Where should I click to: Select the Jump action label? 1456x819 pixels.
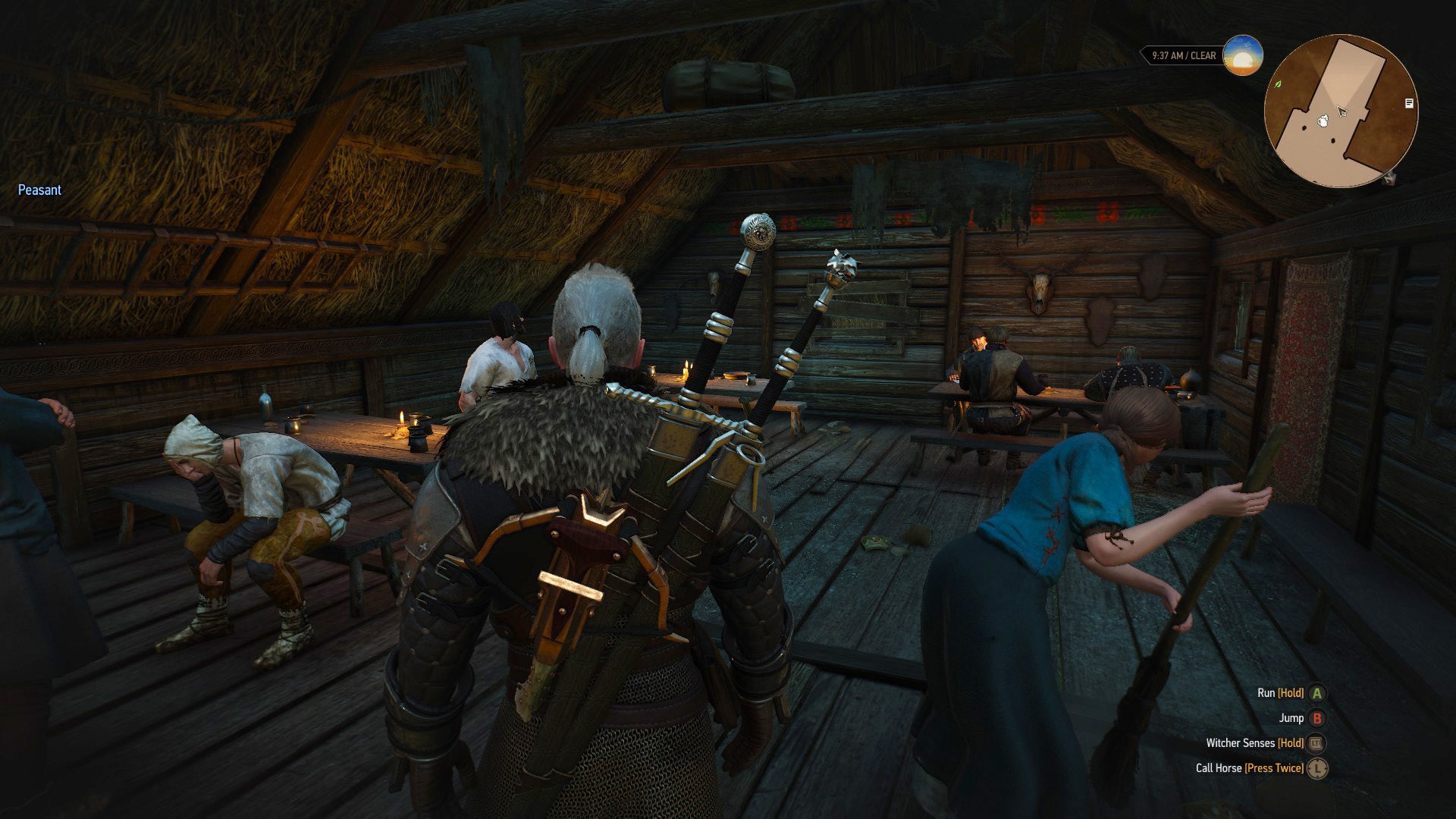coord(1292,719)
